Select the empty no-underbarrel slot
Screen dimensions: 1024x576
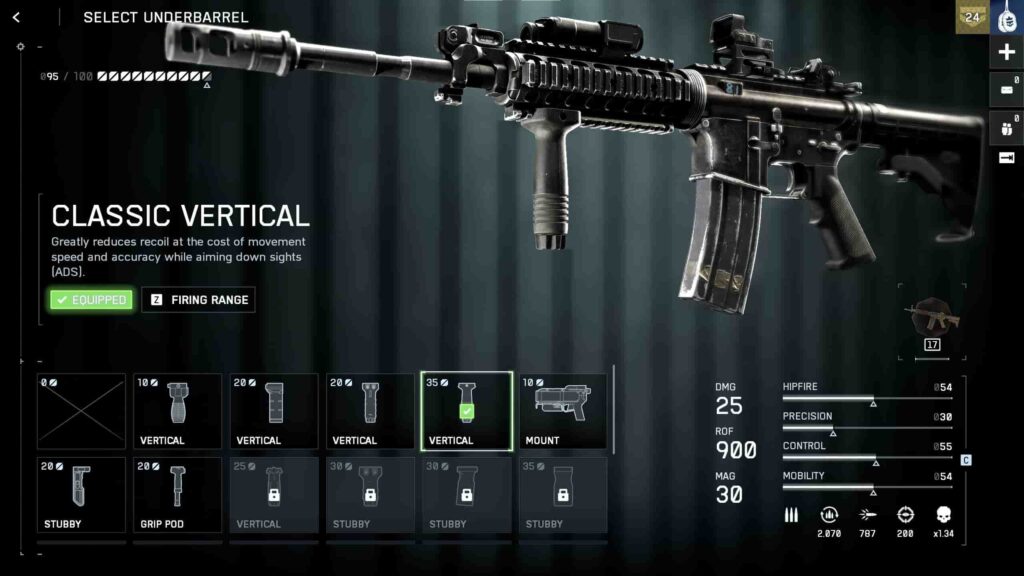click(x=81, y=411)
